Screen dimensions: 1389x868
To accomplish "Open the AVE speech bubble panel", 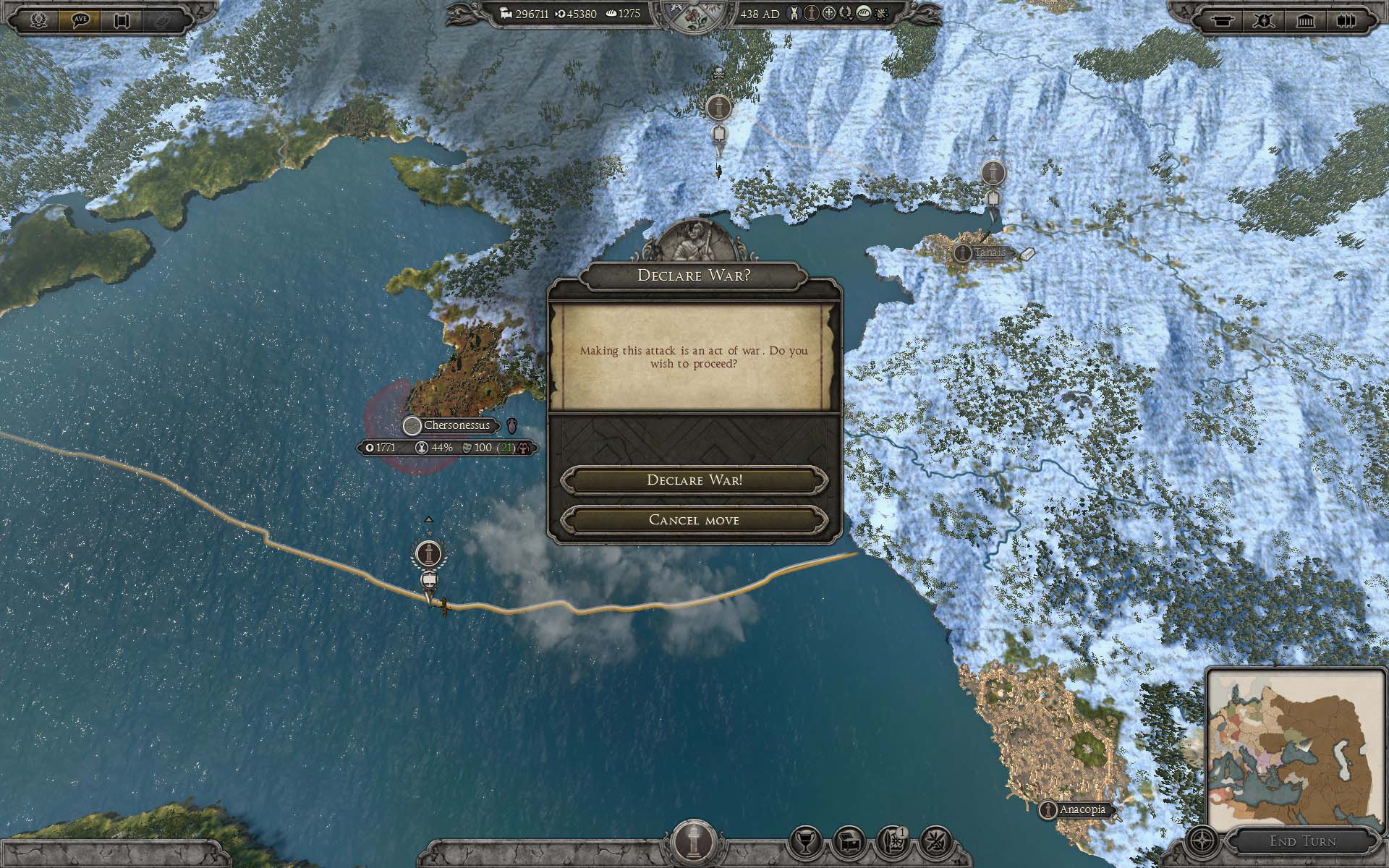I will point(80,19).
